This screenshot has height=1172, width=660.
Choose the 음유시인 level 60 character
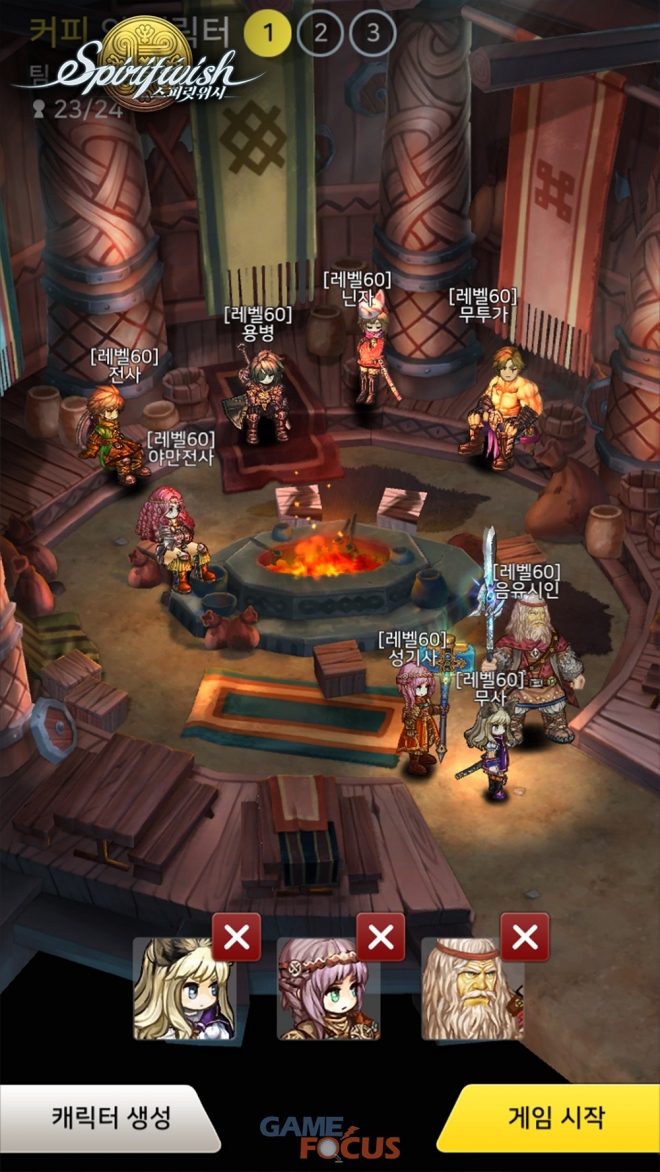pyautogui.click(x=528, y=670)
